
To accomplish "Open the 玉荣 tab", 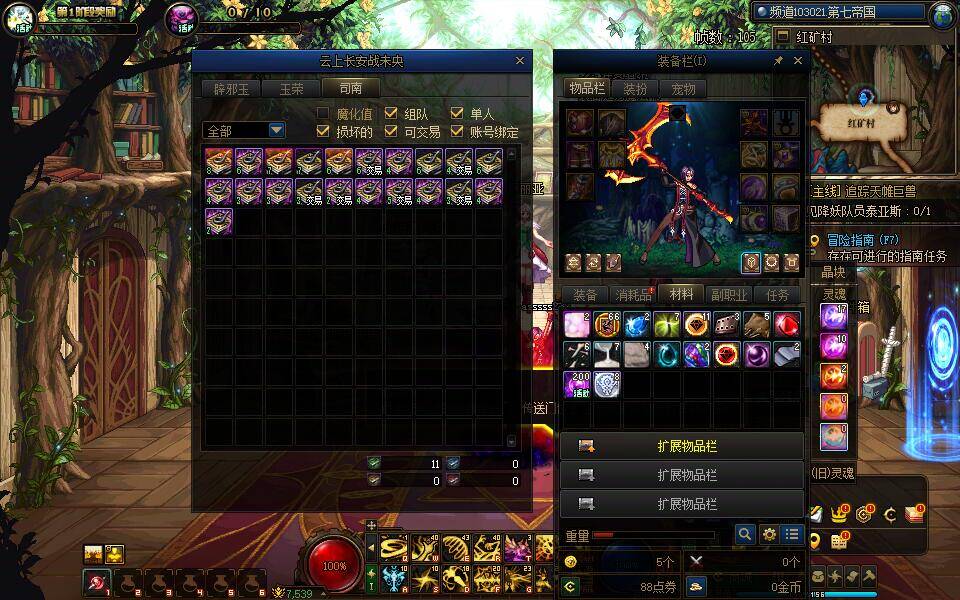I will pyautogui.click(x=291, y=88).
